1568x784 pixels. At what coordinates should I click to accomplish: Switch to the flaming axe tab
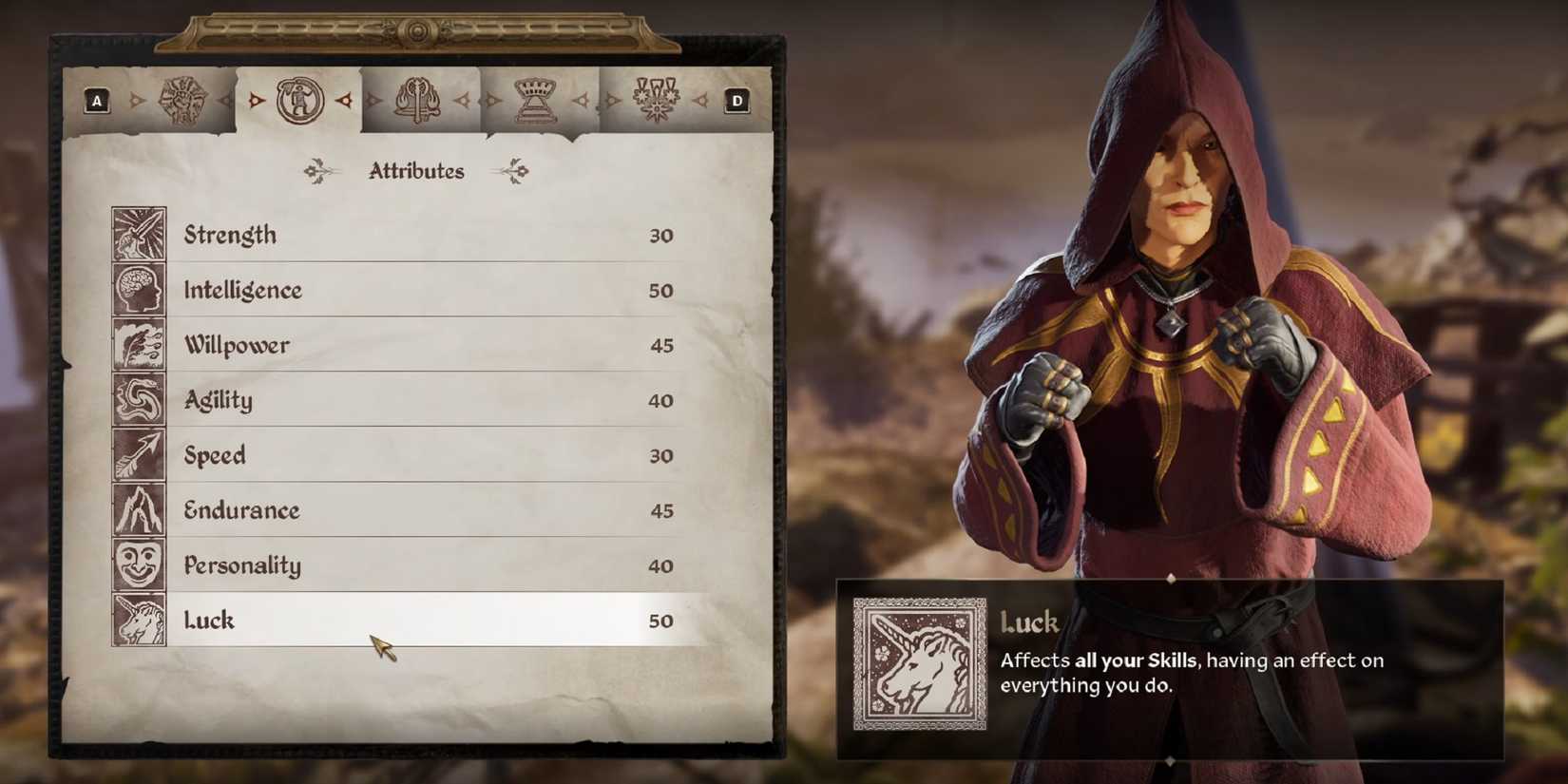[418, 101]
